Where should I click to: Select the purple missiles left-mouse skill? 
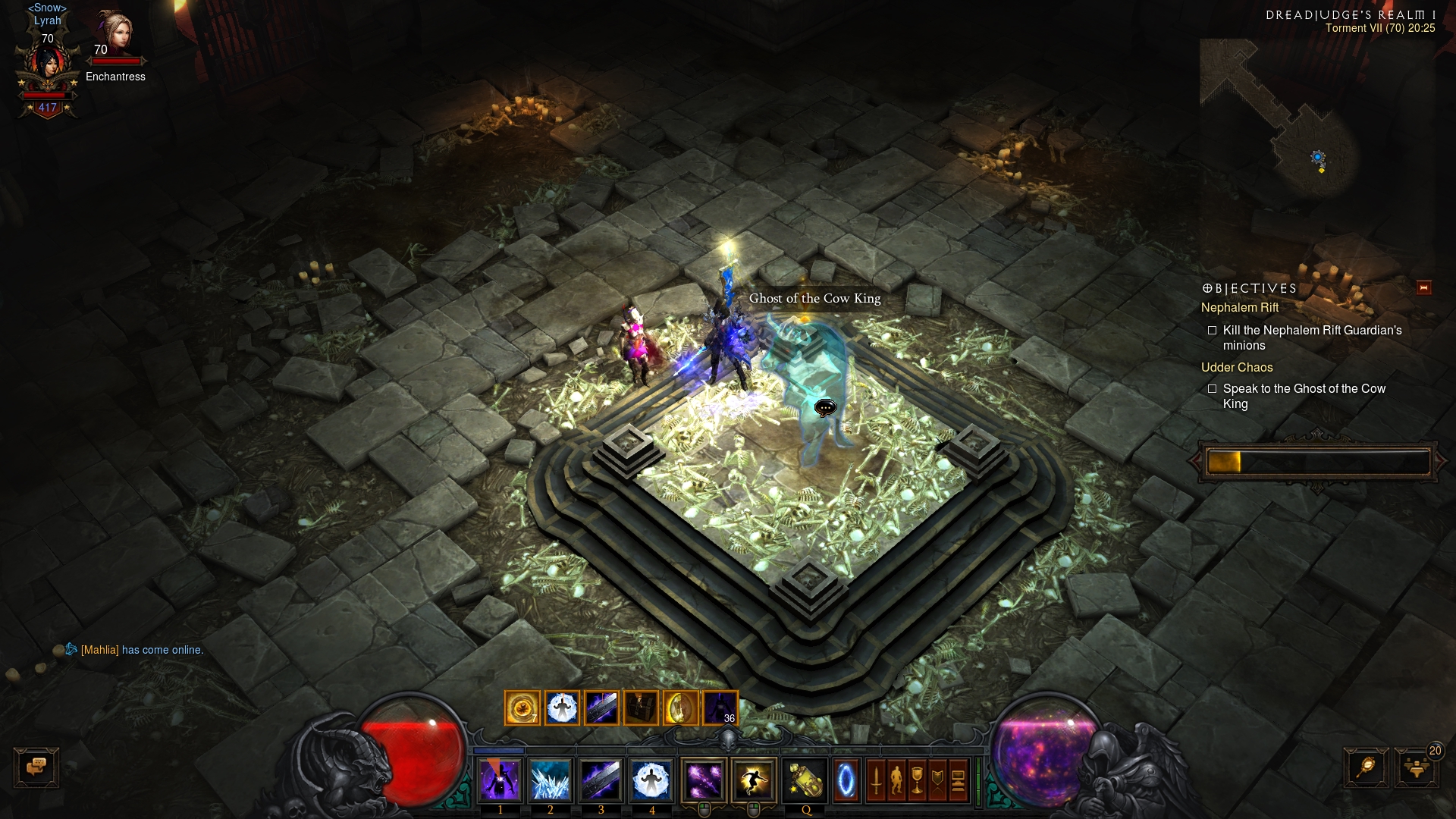[x=704, y=780]
